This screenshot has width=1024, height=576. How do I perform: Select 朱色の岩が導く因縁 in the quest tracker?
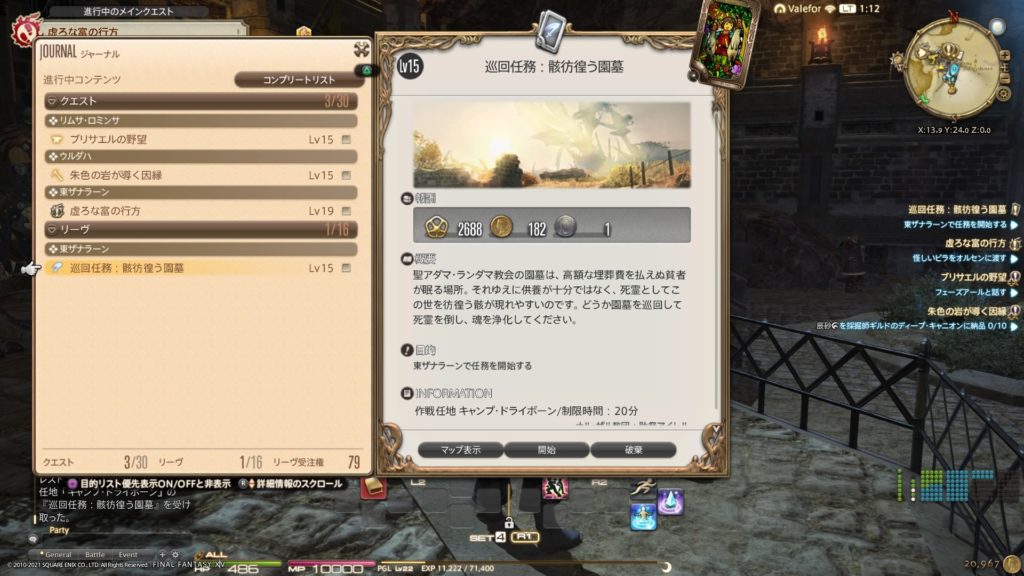coord(965,311)
